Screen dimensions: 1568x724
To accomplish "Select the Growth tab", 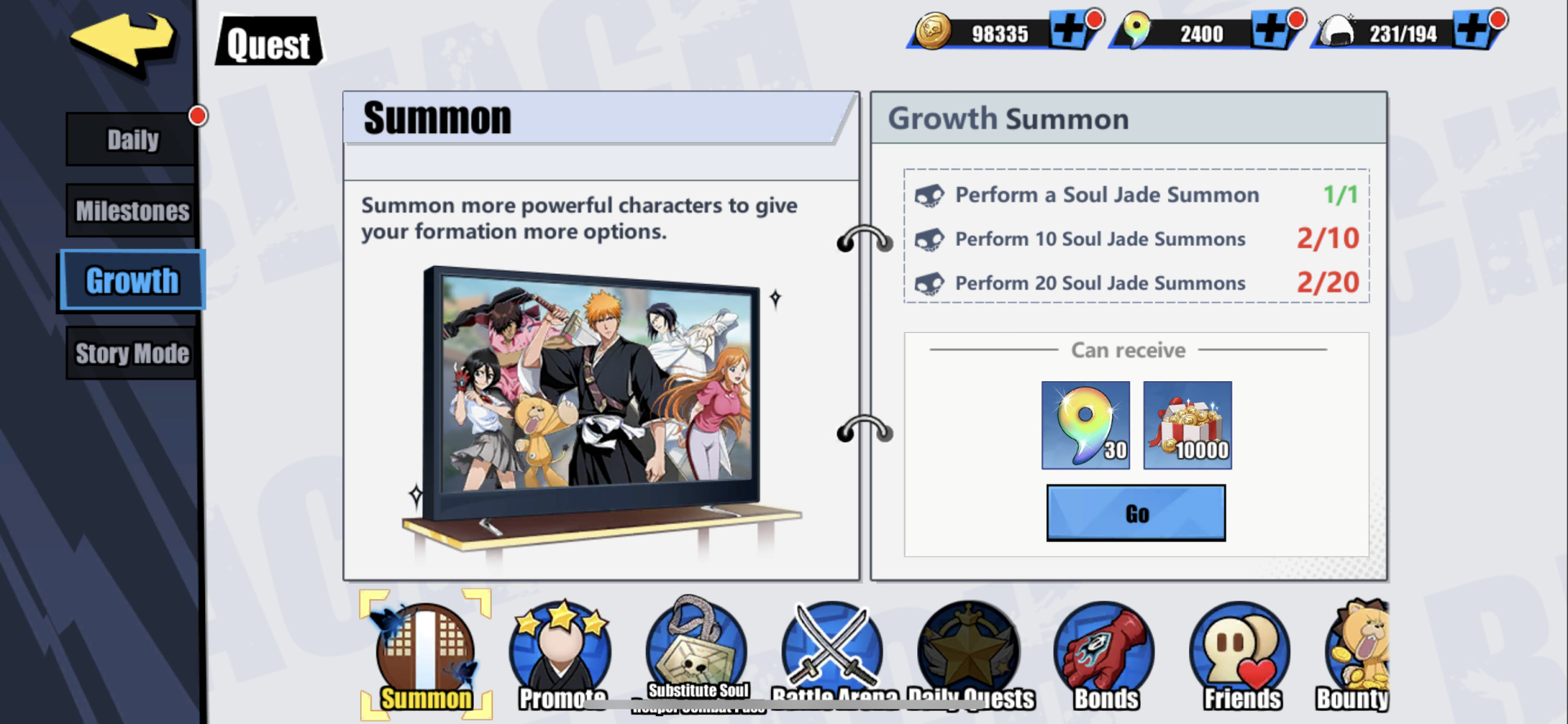I will (131, 281).
